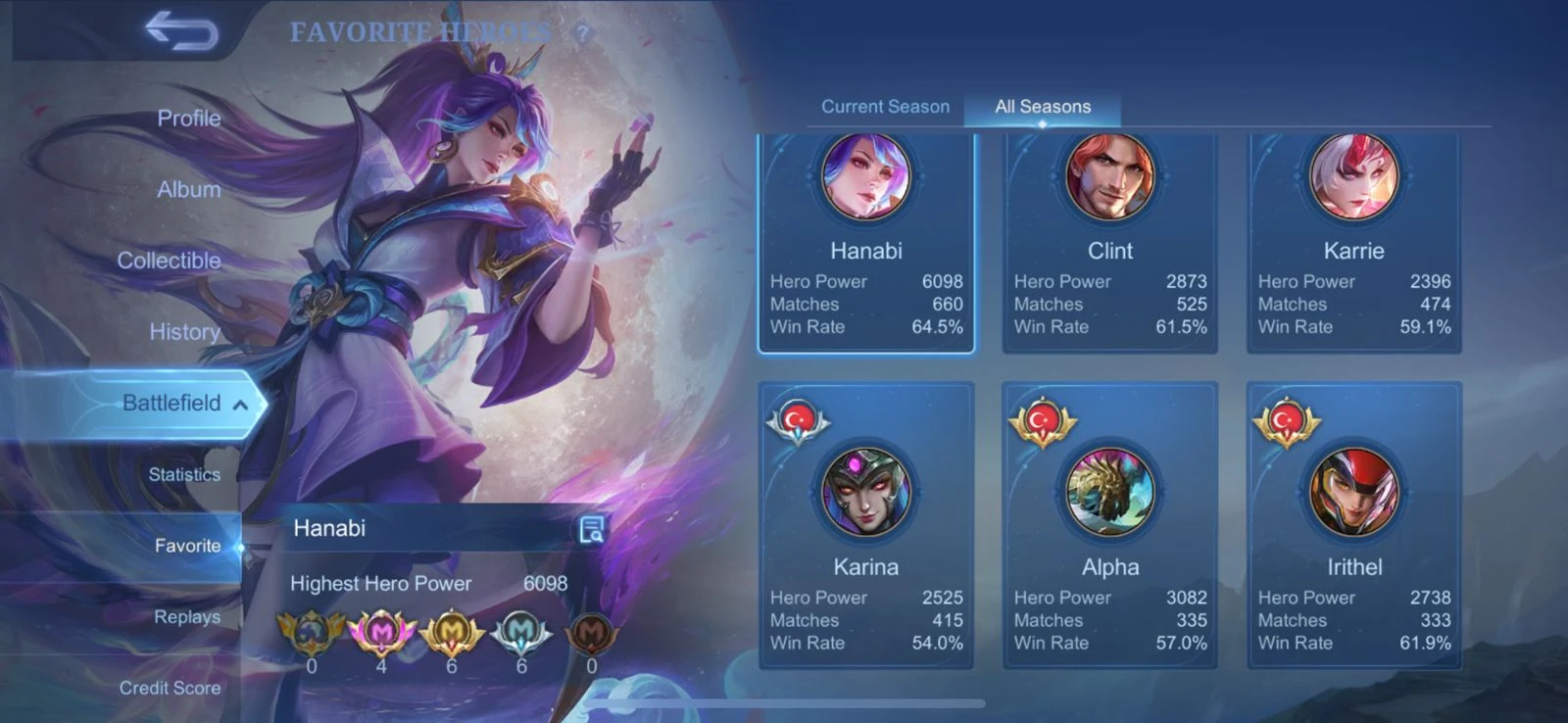
Task: Switch to the Current Season tab
Action: click(884, 106)
